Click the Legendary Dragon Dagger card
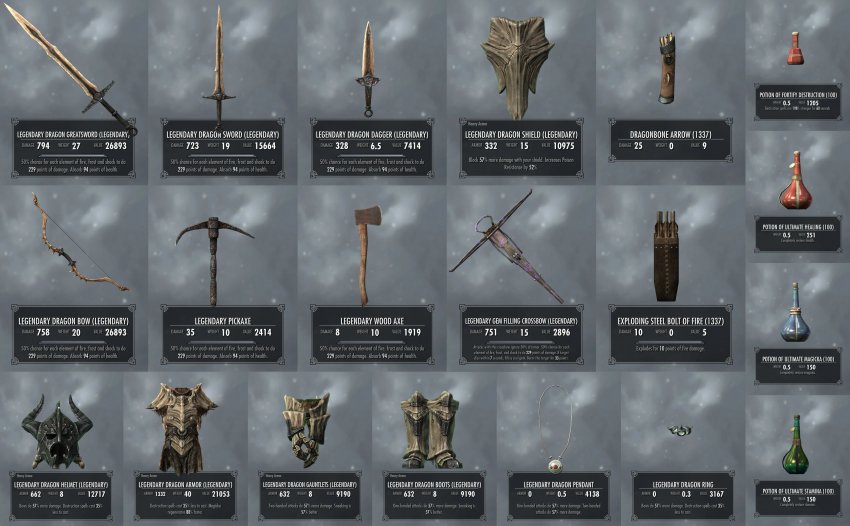 pyautogui.click(x=369, y=90)
